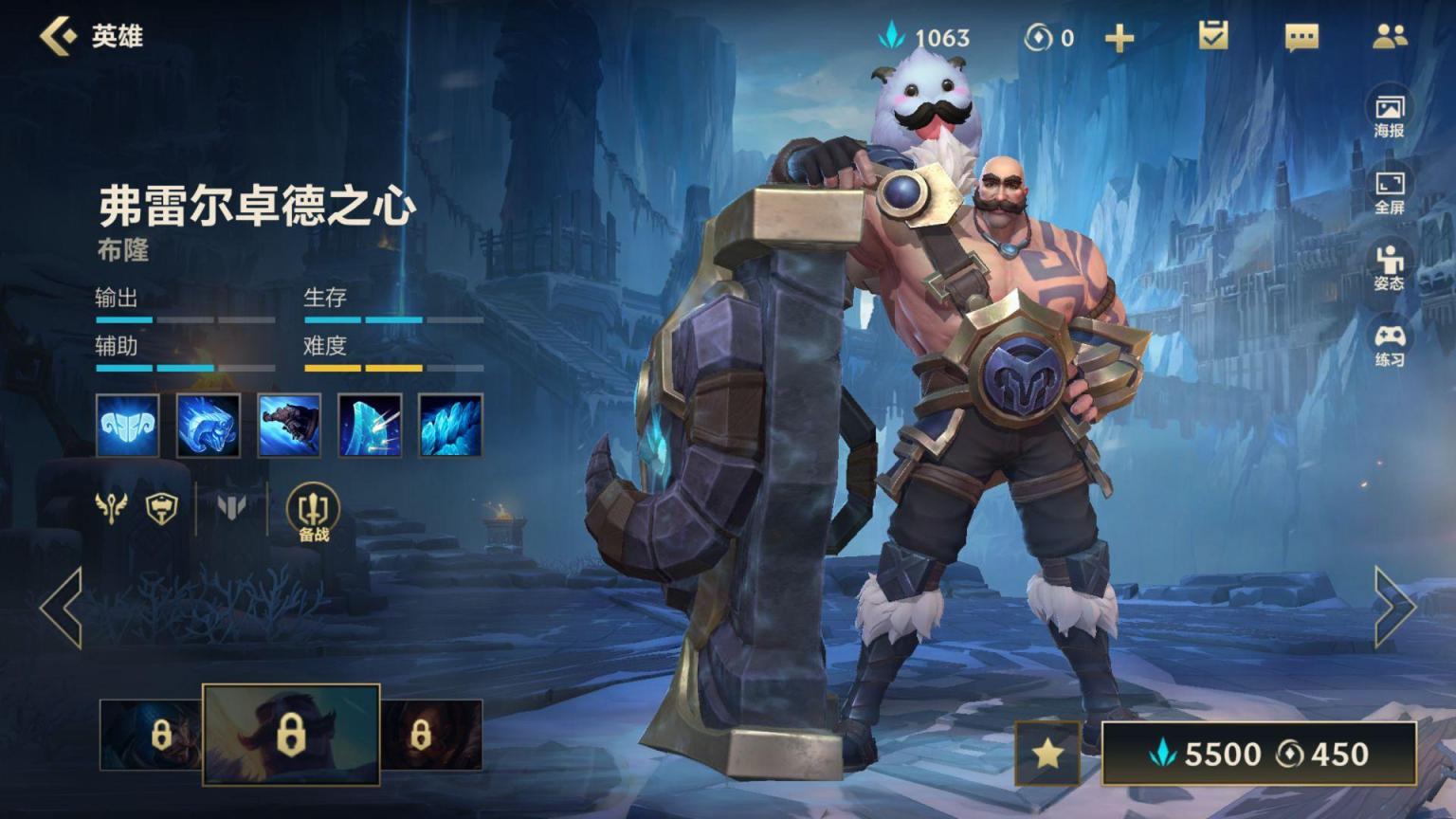Open the chat messages icon
The width and height of the screenshot is (1456, 819).
coord(1301,37)
